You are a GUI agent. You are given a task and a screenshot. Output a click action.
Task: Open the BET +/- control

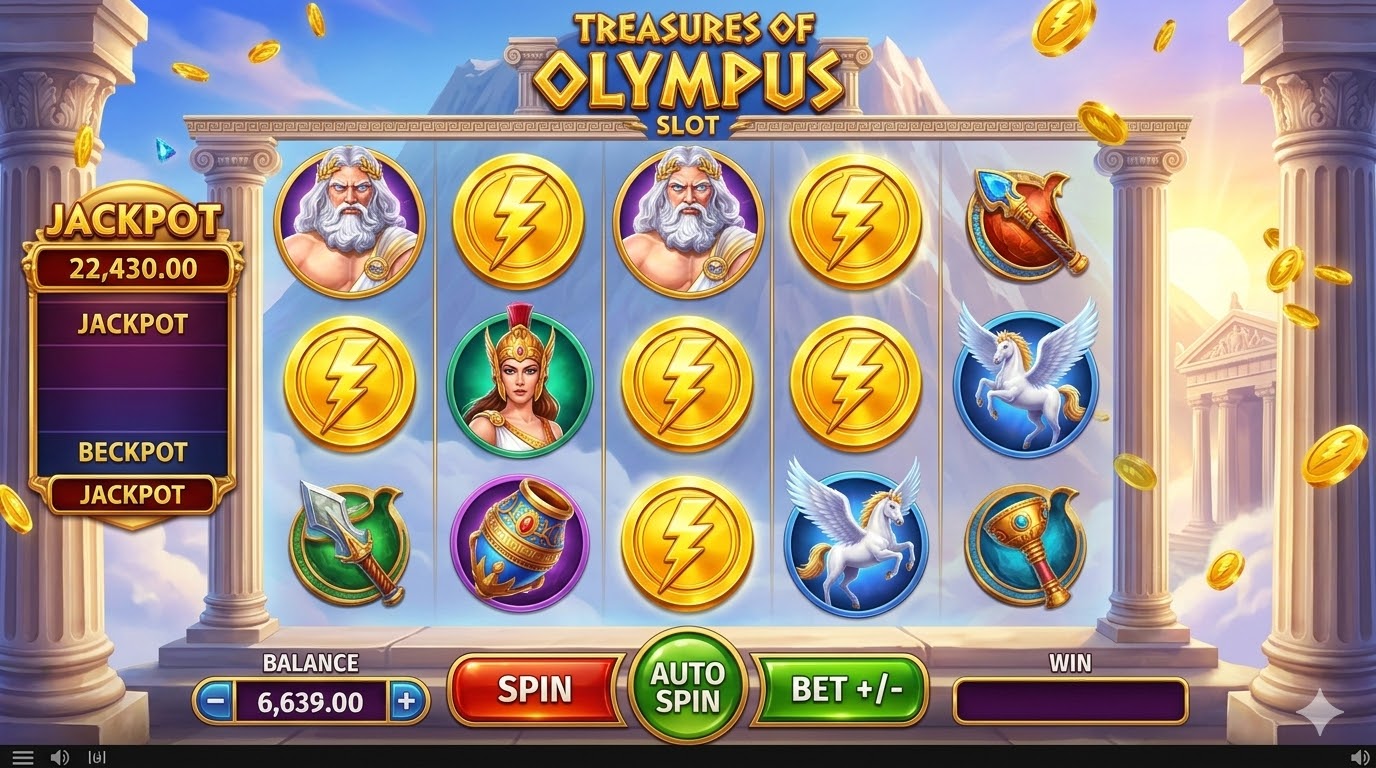846,689
